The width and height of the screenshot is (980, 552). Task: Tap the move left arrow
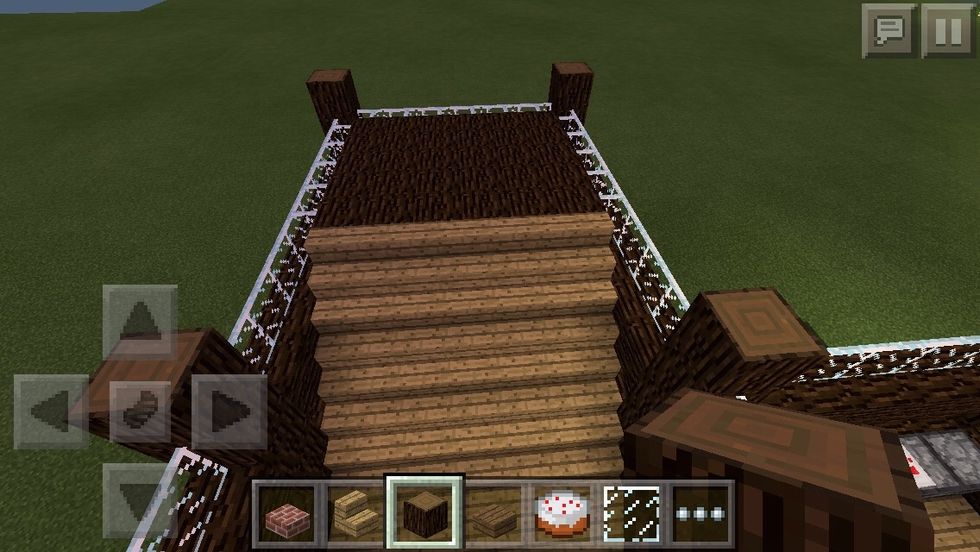[x=52, y=411]
